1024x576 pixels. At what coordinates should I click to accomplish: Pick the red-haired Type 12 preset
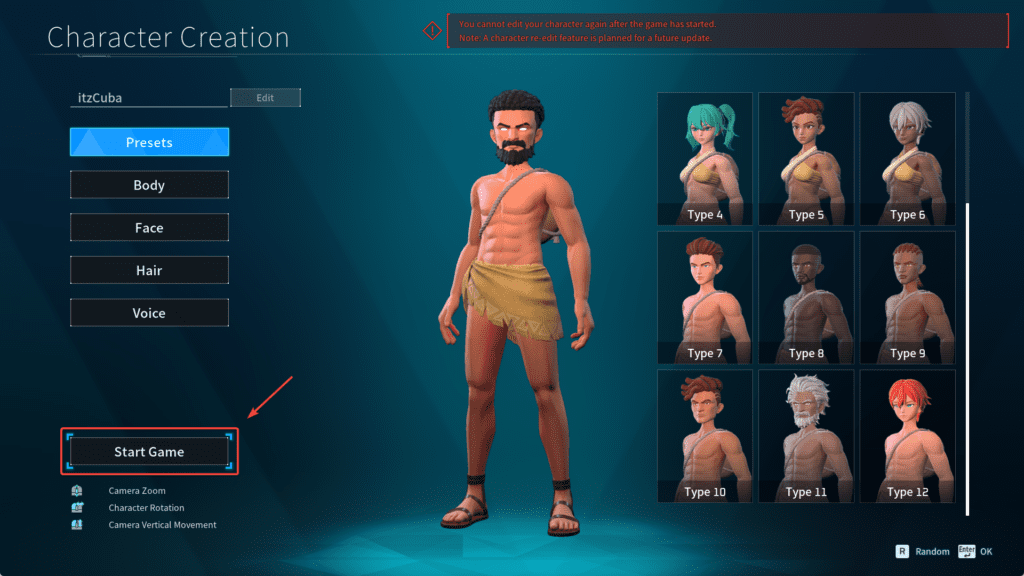coord(907,436)
